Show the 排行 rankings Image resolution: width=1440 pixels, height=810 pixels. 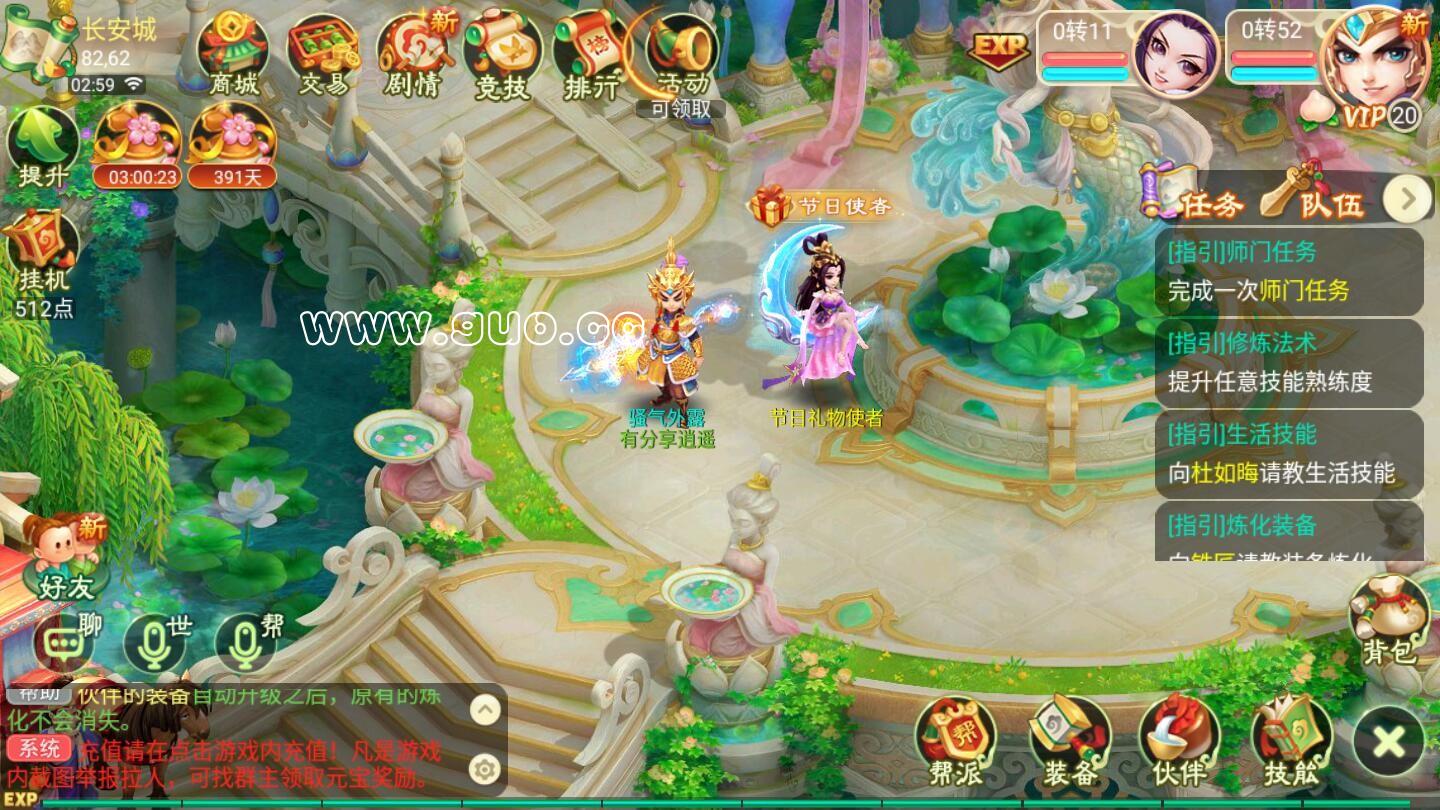[591, 55]
